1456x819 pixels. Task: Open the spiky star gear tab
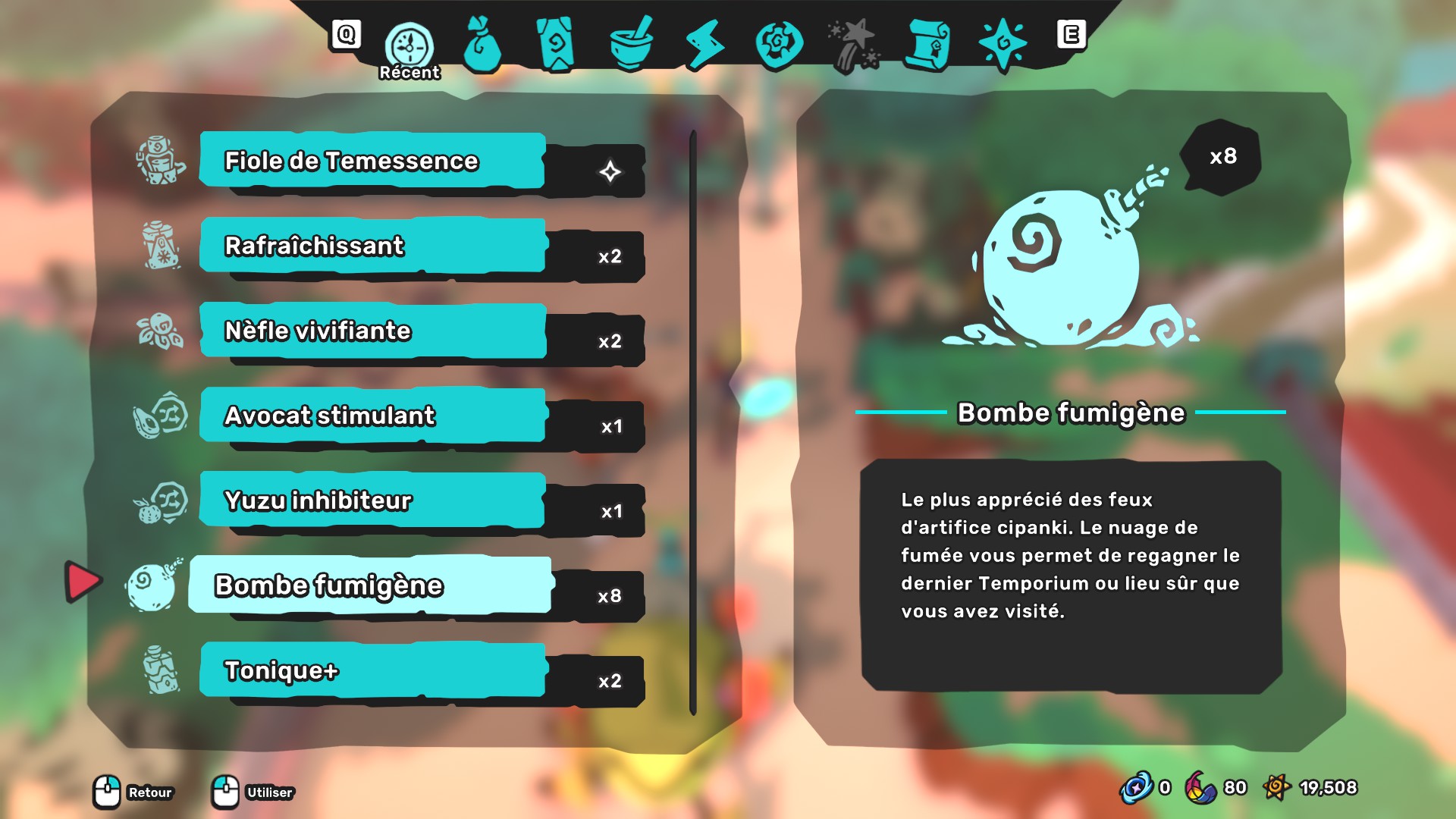(x=1003, y=45)
